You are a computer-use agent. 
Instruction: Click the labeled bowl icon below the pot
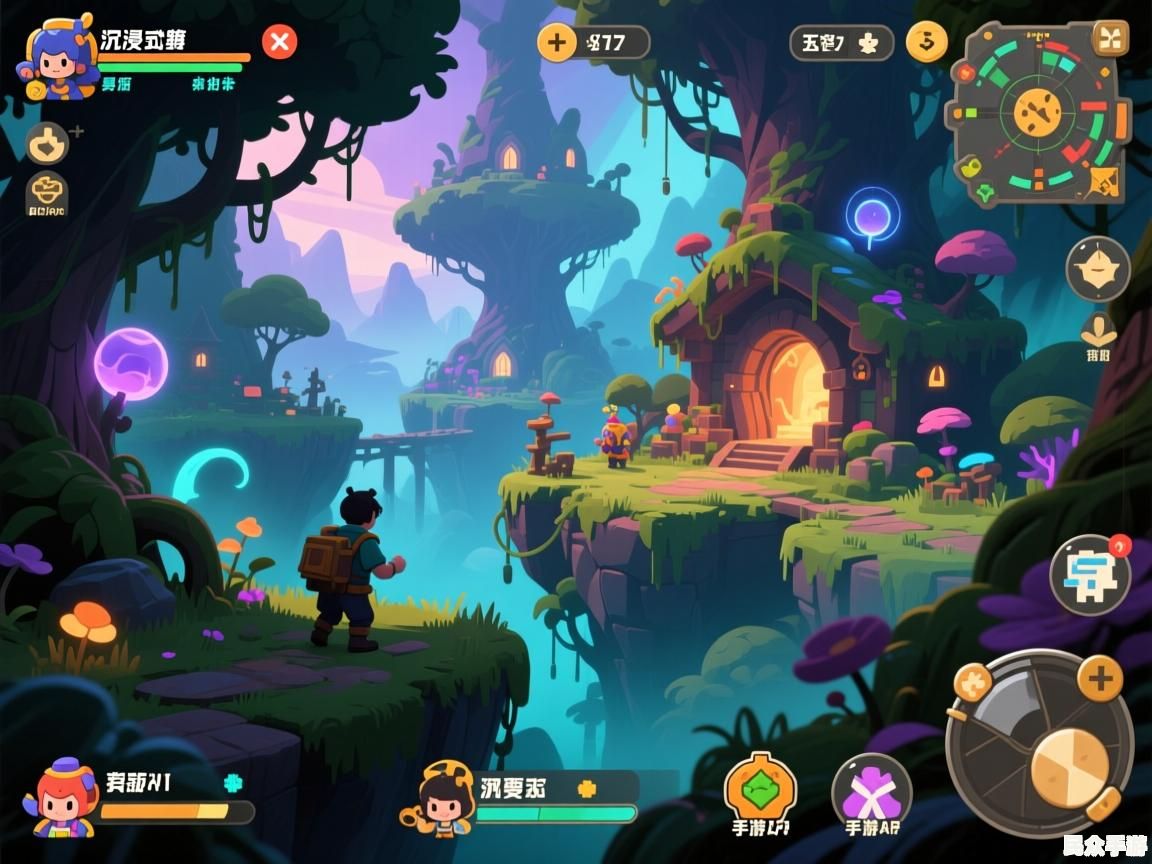coord(47,193)
